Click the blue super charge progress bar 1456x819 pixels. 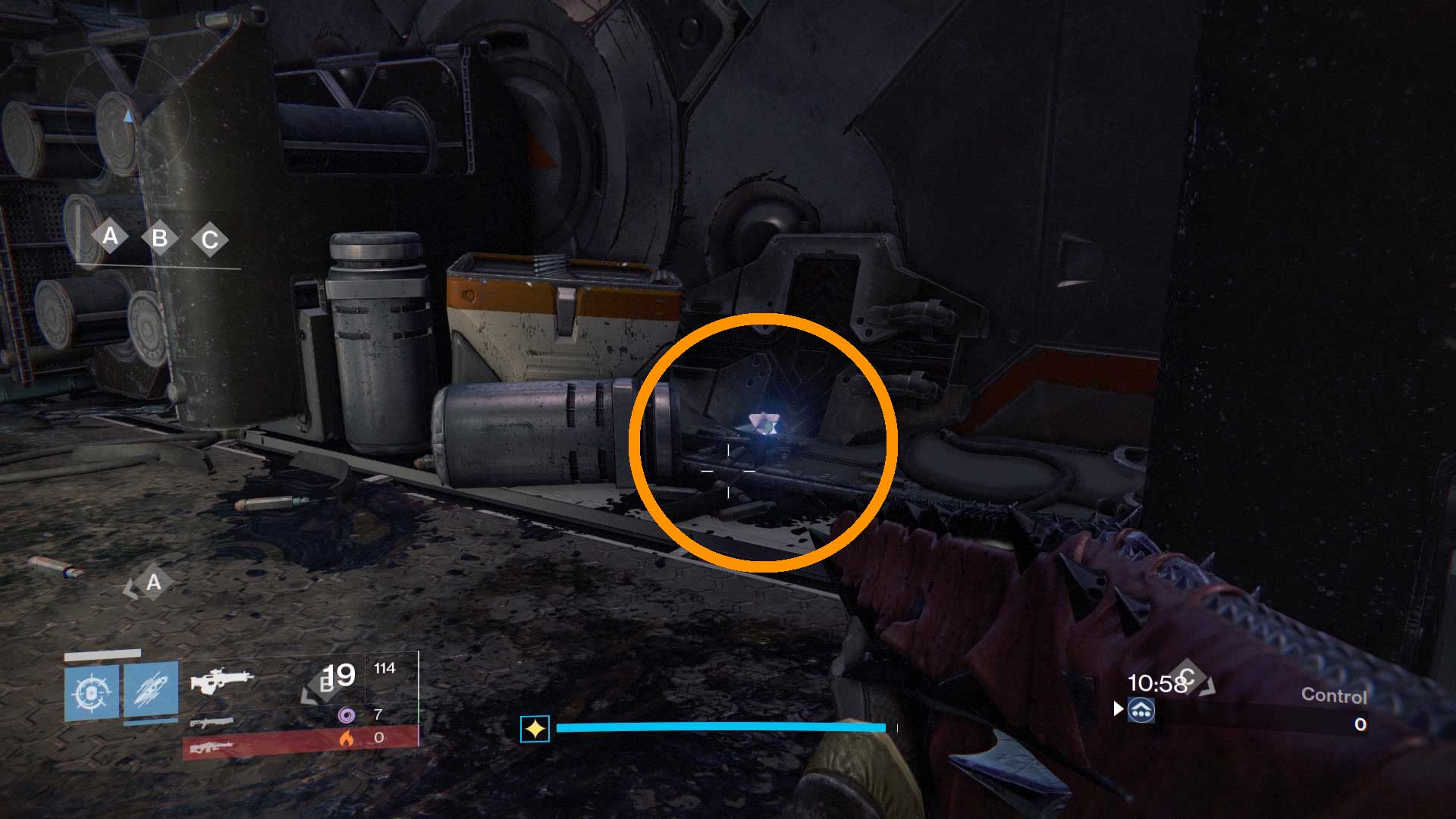point(720,727)
